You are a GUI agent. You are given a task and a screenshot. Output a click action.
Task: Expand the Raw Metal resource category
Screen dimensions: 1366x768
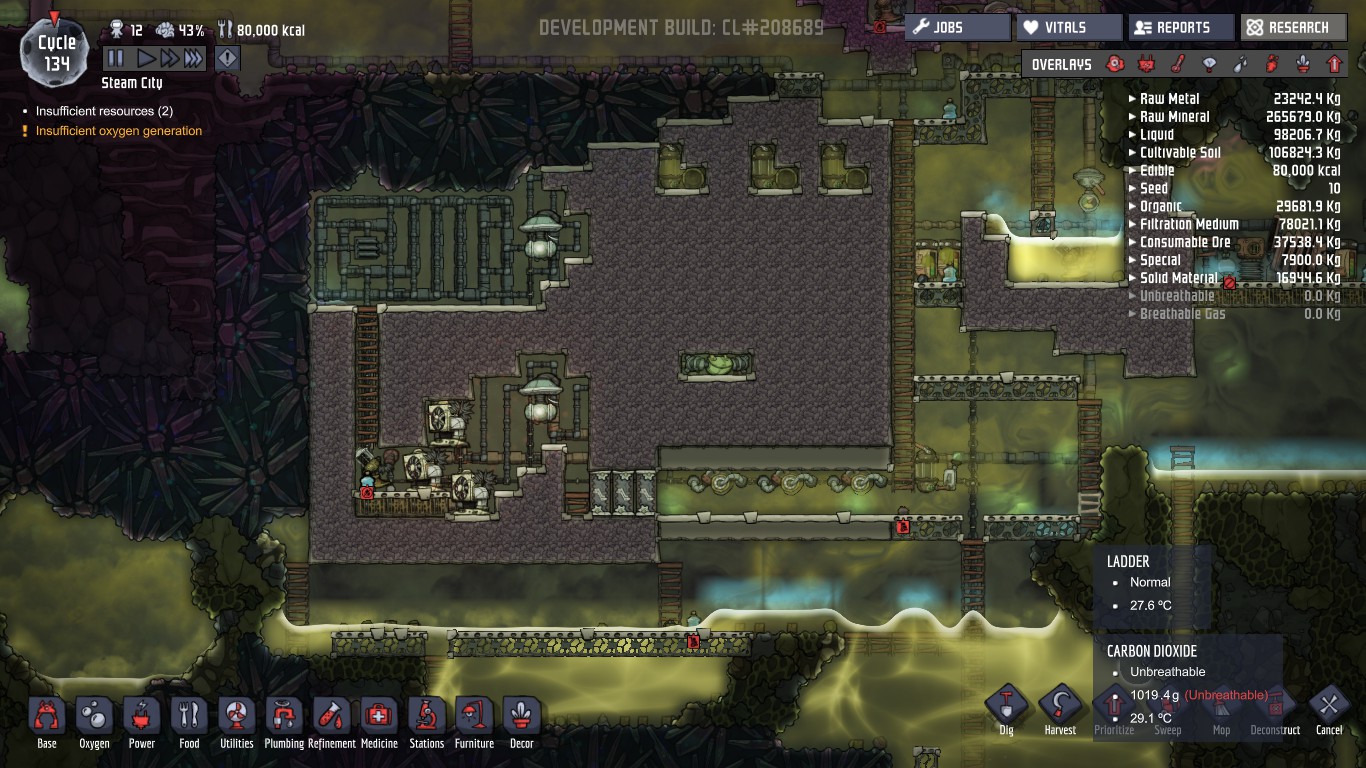[x=1169, y=99]
